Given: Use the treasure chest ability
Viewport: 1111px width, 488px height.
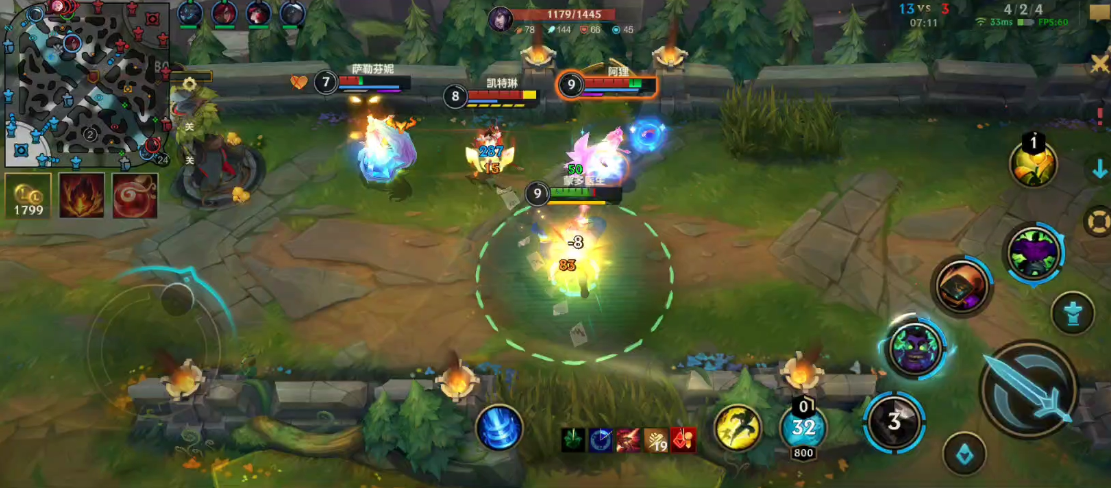Looking at the screenshot, I should pyautogui.click(x=962, y=286).
